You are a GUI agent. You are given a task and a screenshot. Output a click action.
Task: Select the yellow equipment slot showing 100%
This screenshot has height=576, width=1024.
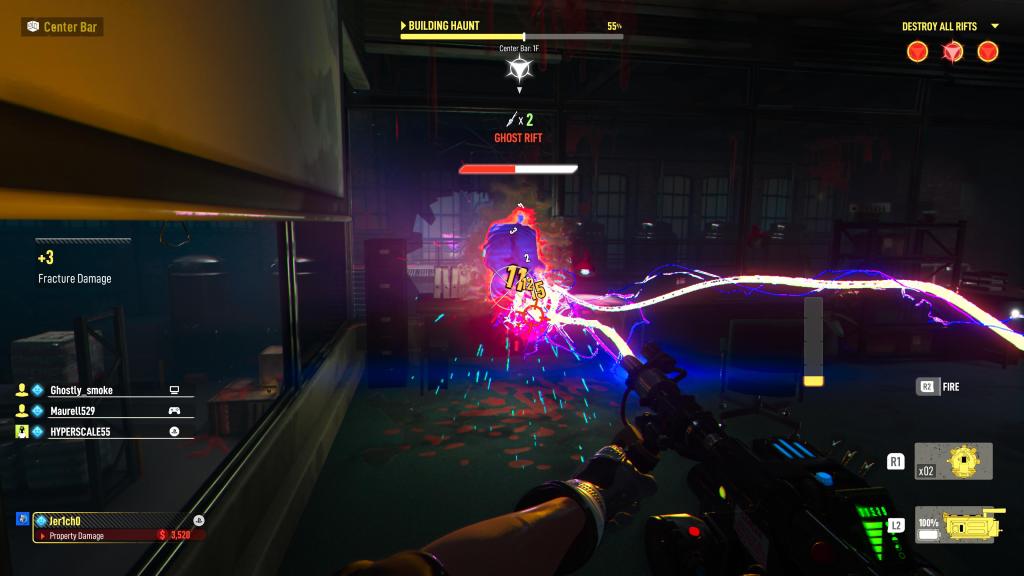953,524
